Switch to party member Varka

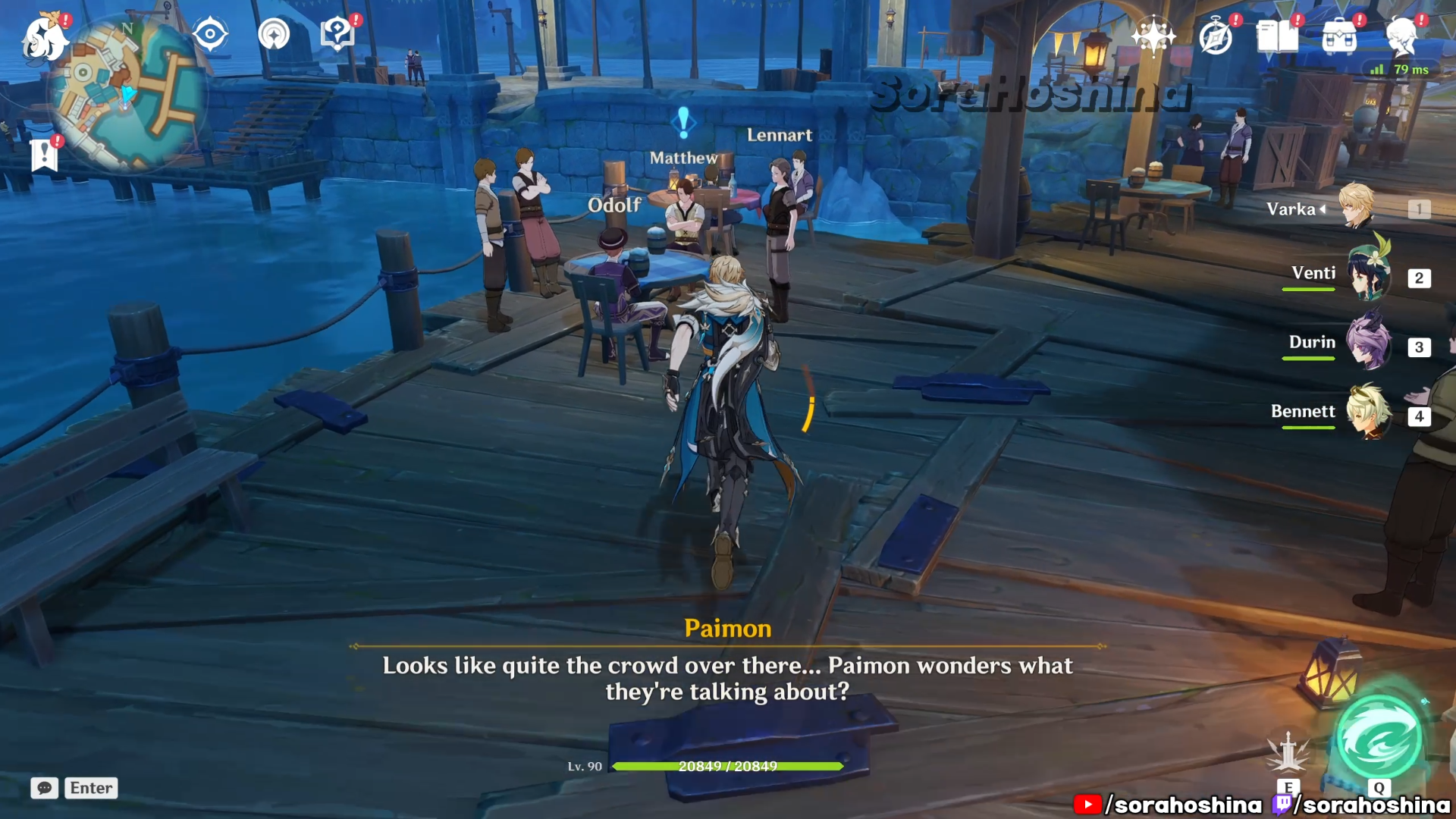click(1357, 207)
